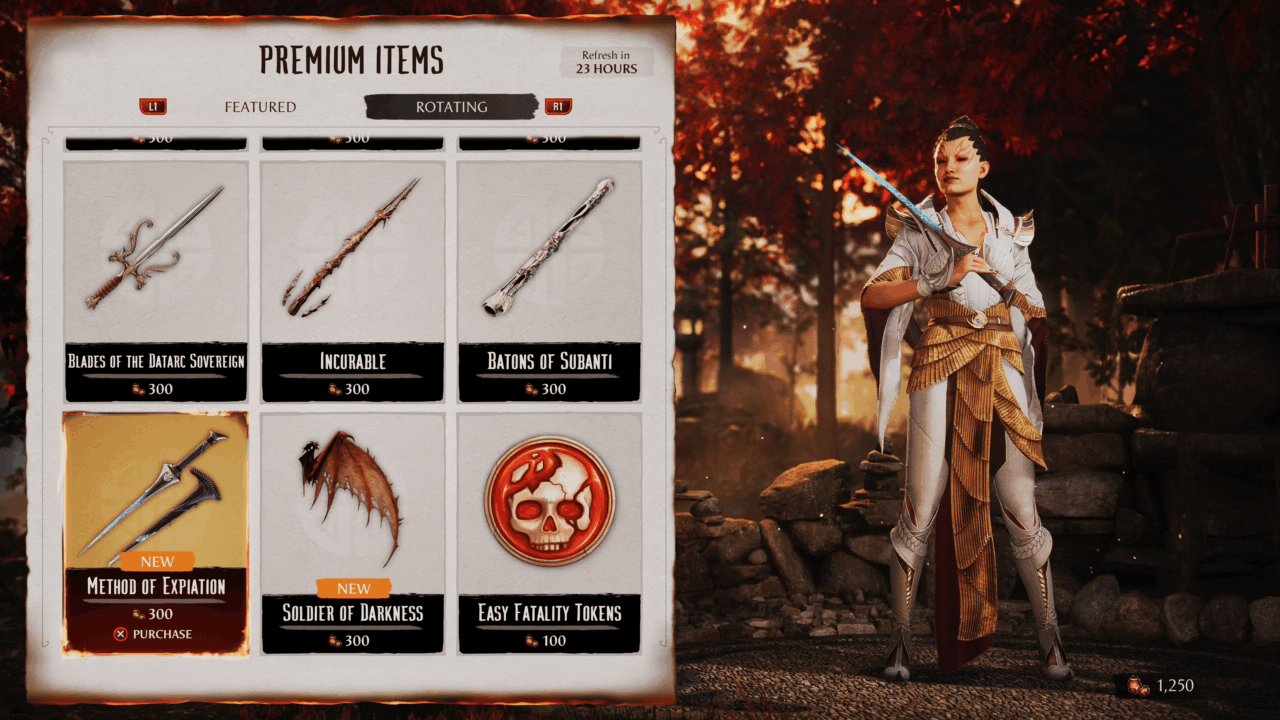Choose Blades of the Datarc Sovereign item
Viewport: 1280px width, 720px height.
[x=155, y=280]
